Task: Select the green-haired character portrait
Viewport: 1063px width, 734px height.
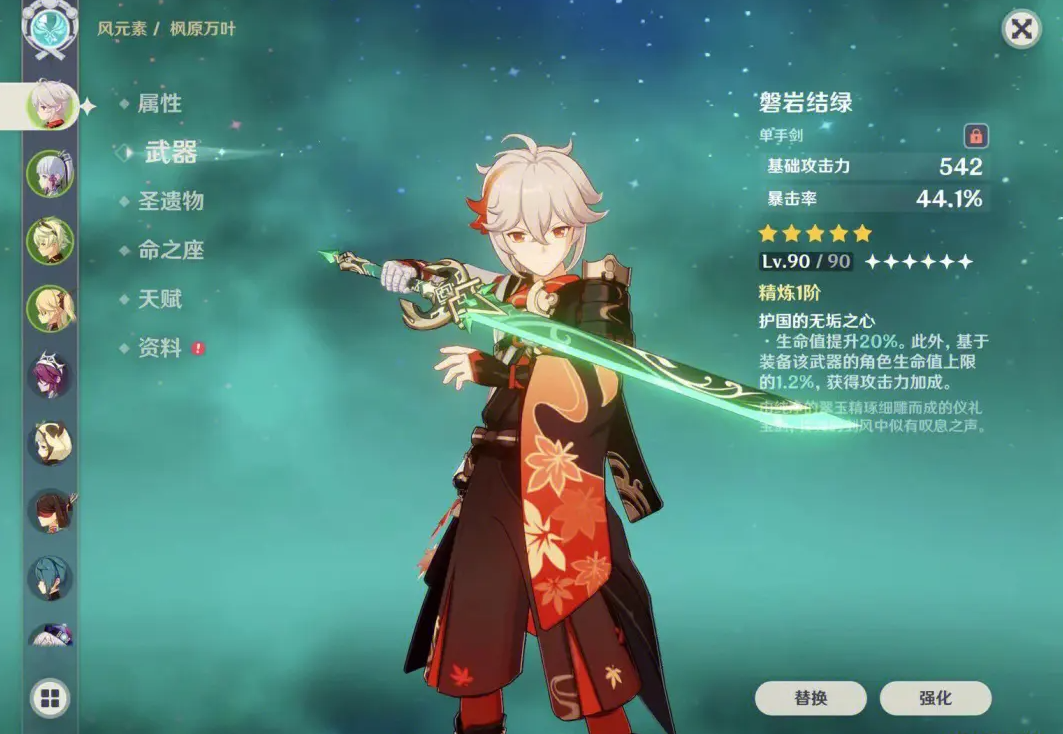Action: 50,241
